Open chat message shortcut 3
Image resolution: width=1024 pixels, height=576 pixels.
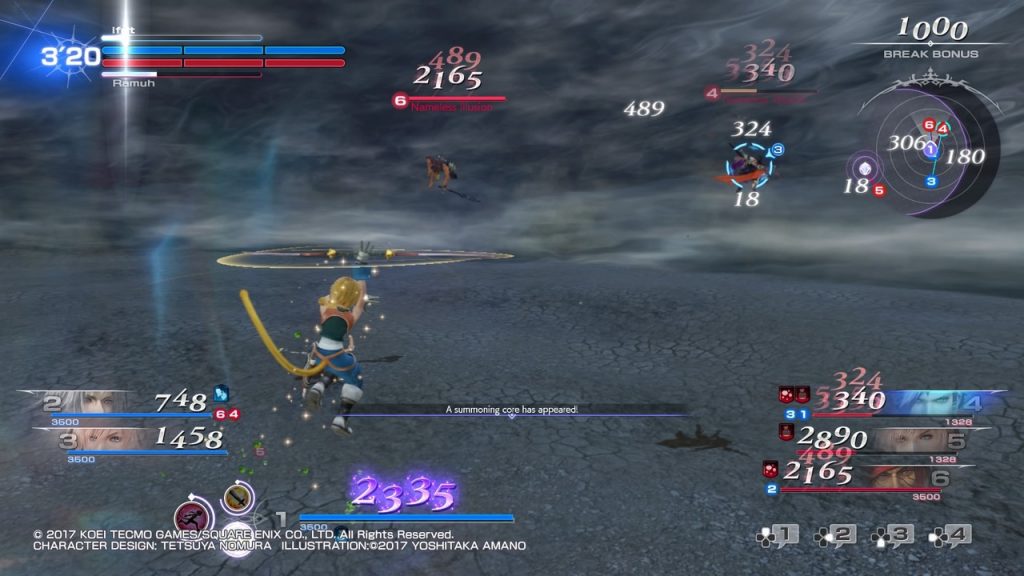pos(893,536)
